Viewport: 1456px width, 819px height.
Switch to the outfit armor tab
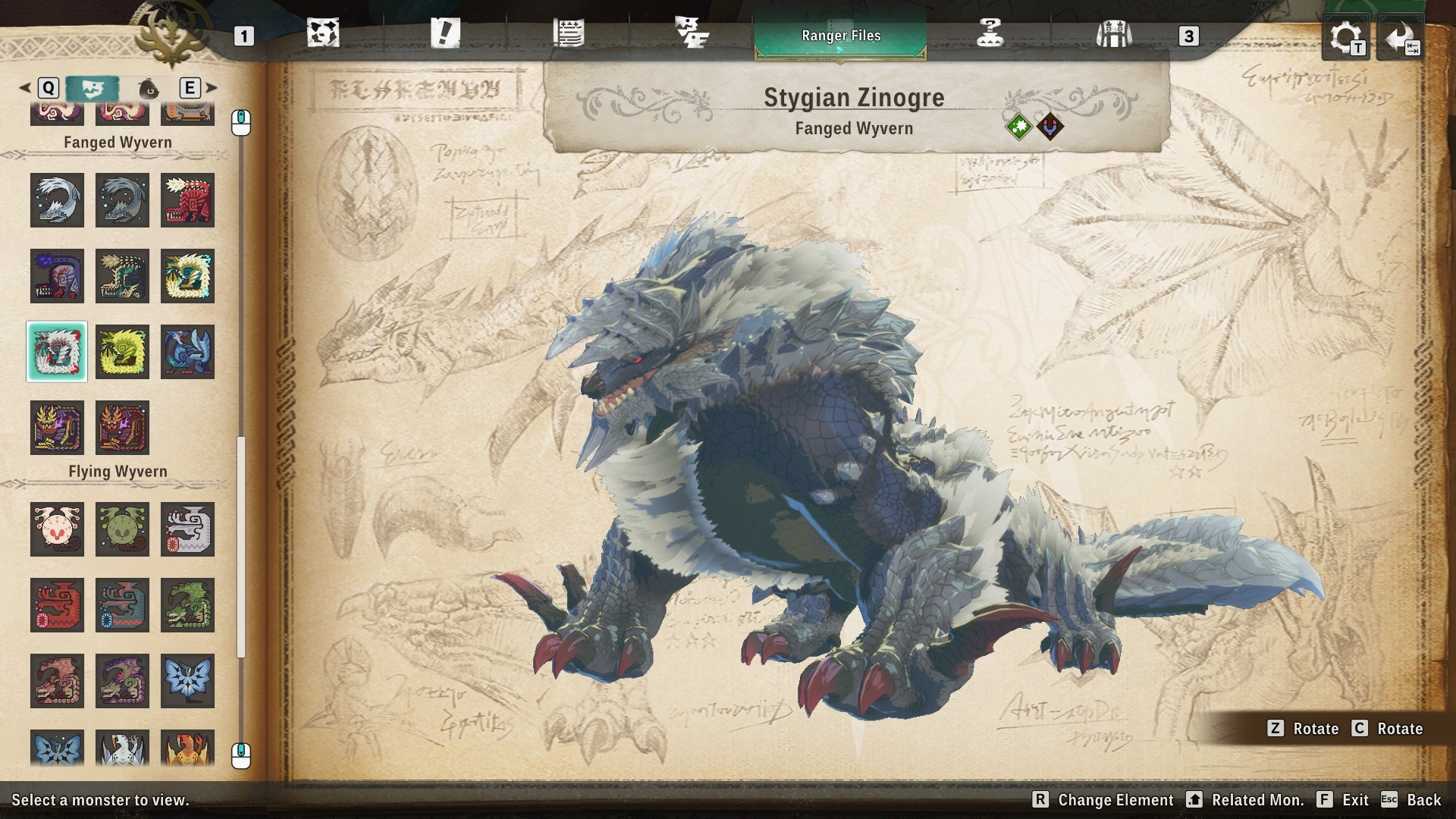(1113, 34)
